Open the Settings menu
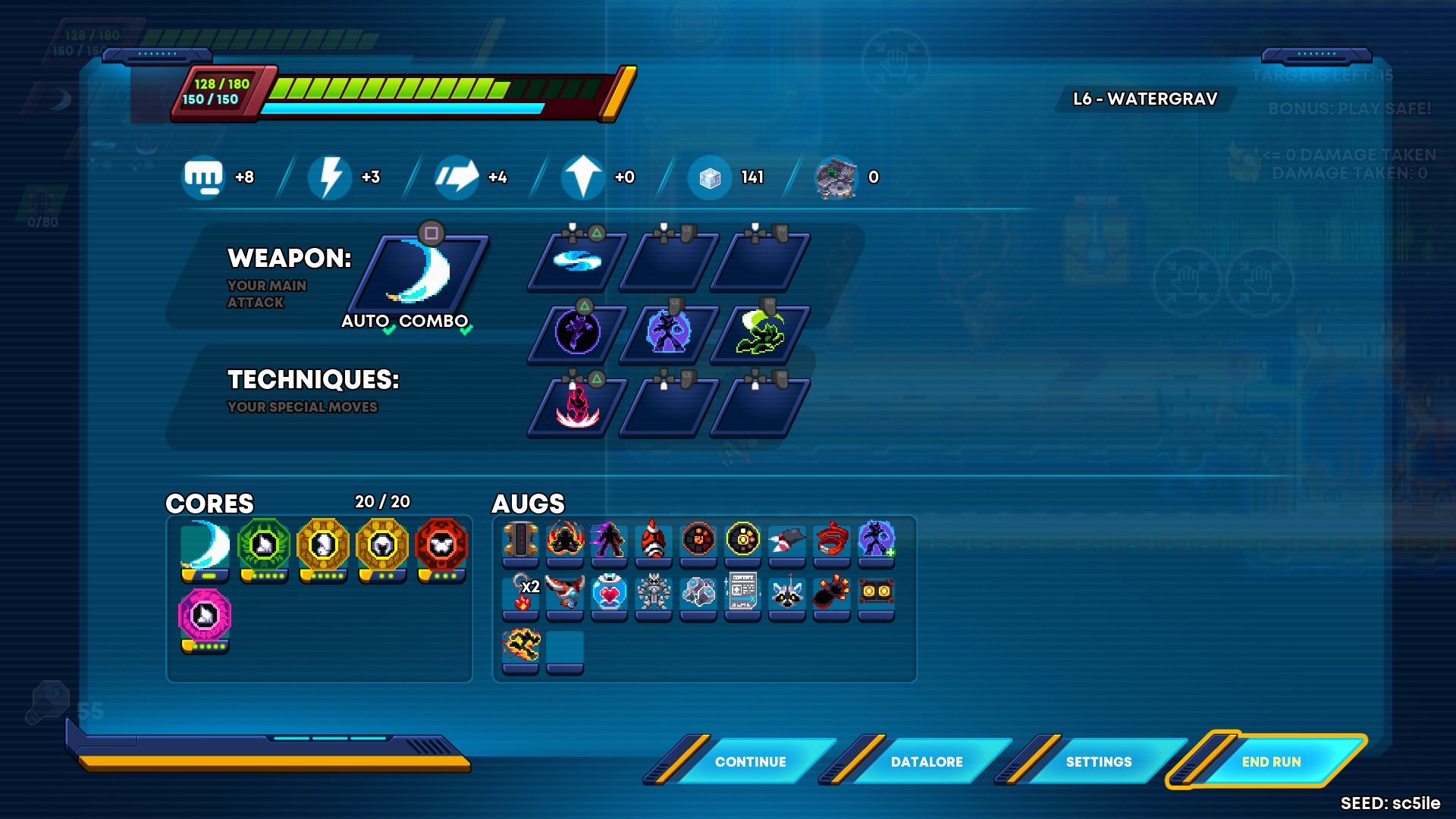This screenshot has width=1456, height=819. [x=1098, y=761]
